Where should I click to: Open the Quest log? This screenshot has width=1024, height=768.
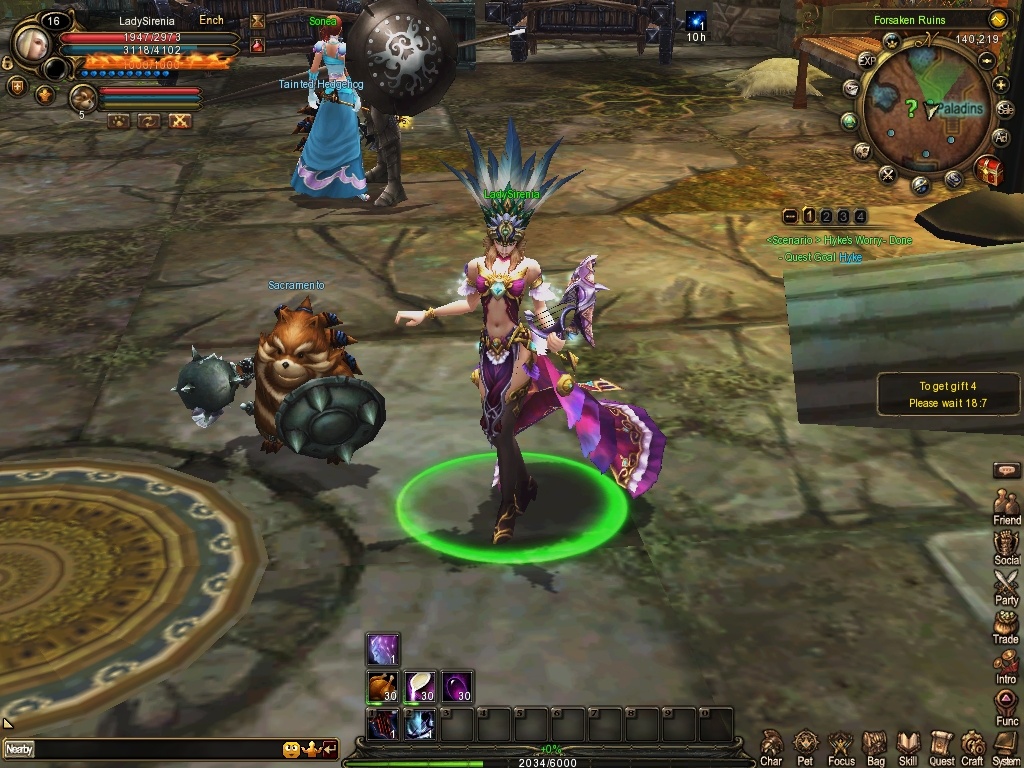[941, 743]
